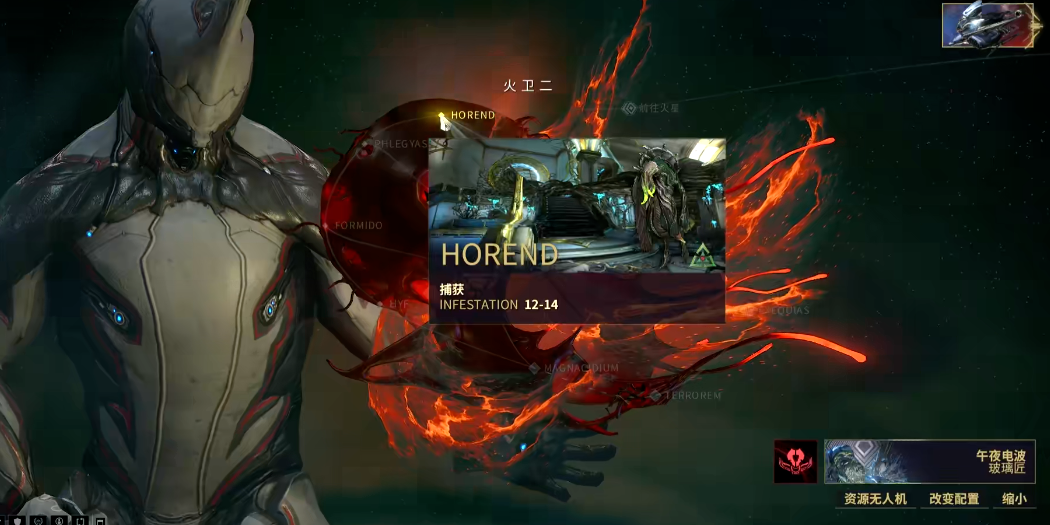Choose the Formido mission node
The image size is (1050, 525).
(327, 226)
